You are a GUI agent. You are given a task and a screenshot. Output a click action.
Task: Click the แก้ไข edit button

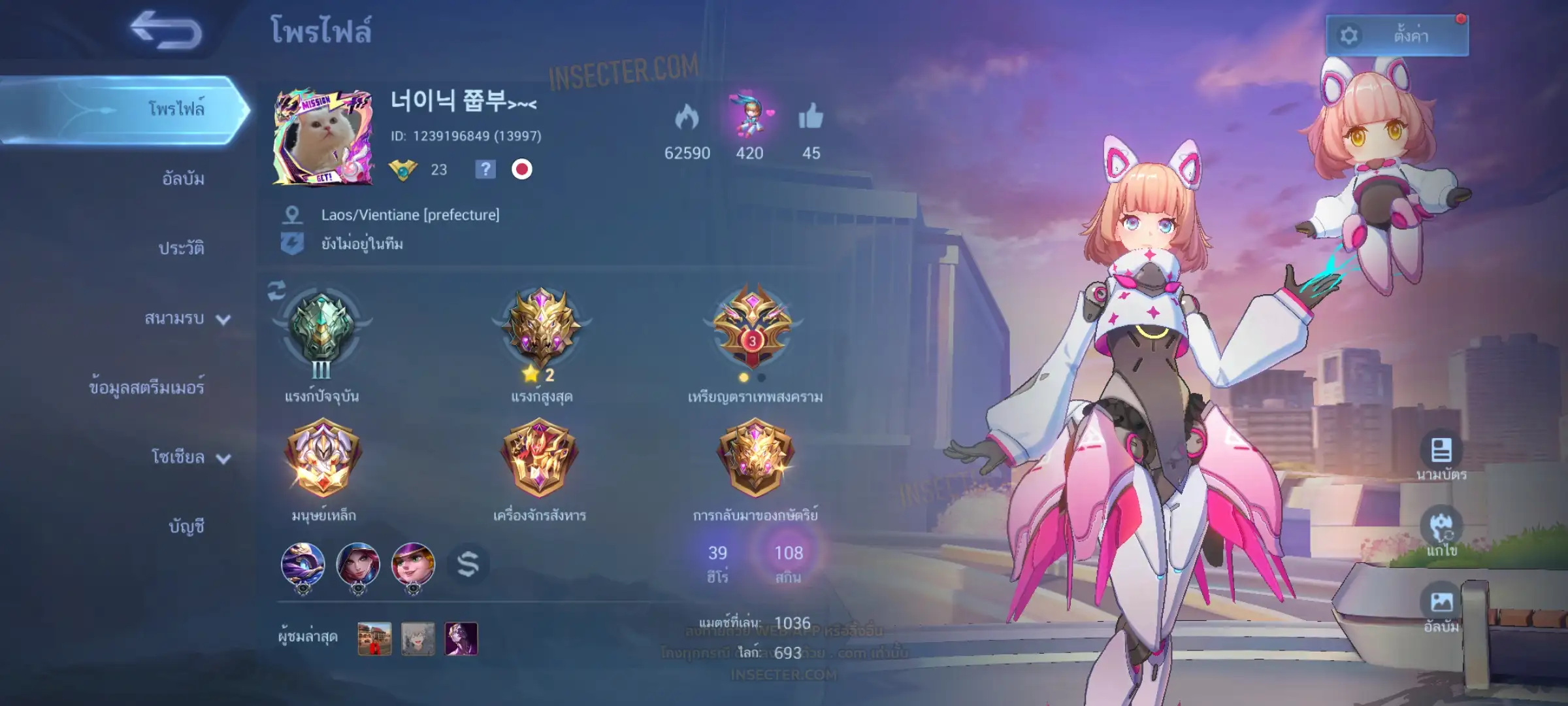point(1441,527)
